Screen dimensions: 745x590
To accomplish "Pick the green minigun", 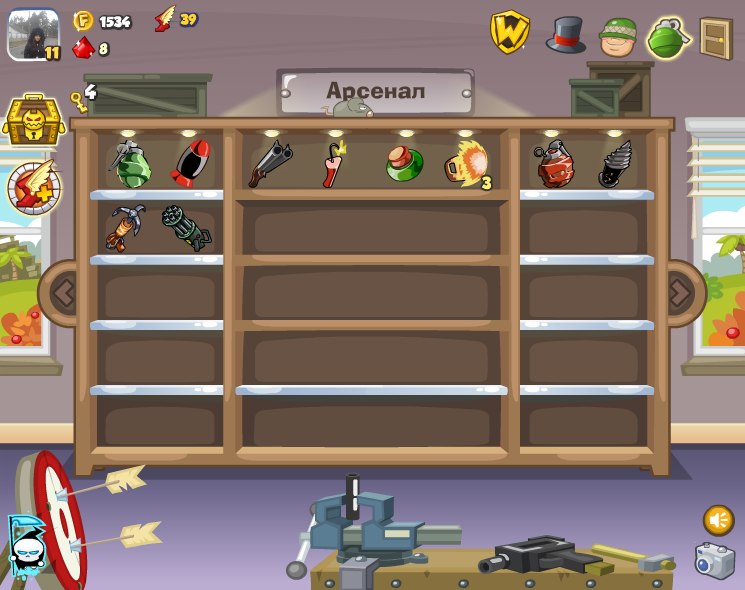I will (x=187, y=227).
